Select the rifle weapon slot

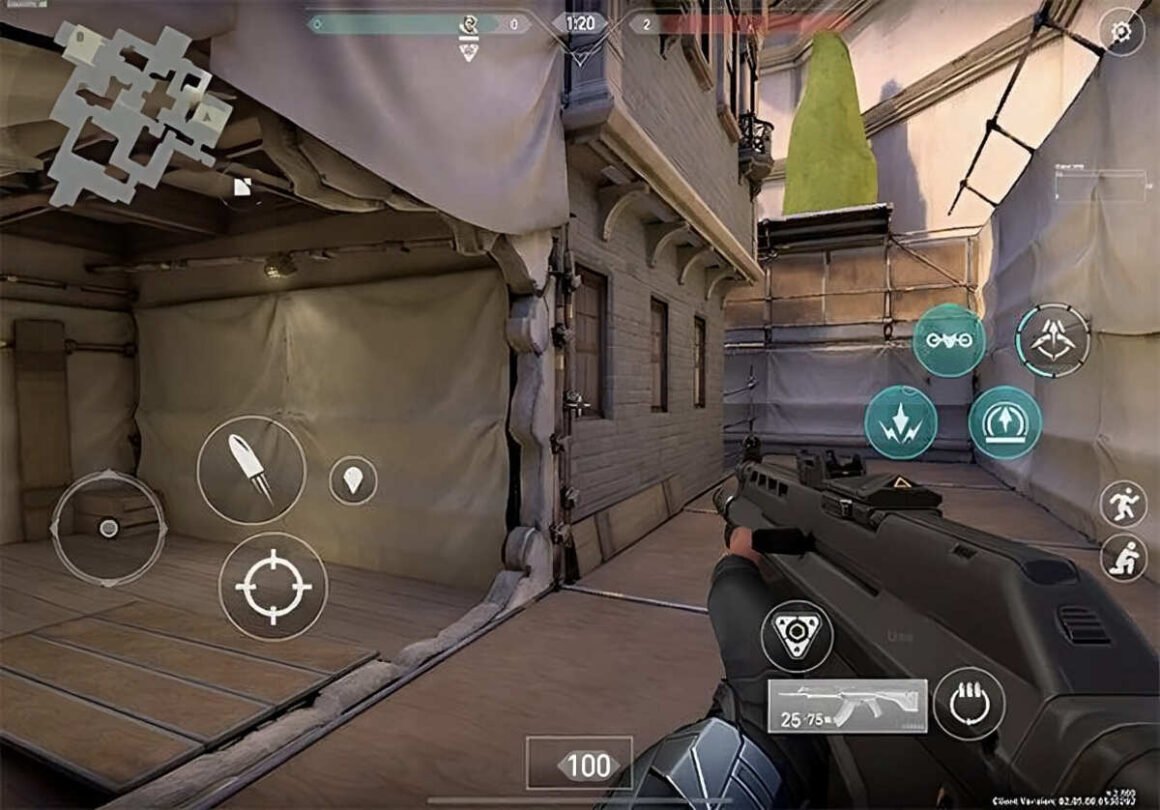[847, 706]
